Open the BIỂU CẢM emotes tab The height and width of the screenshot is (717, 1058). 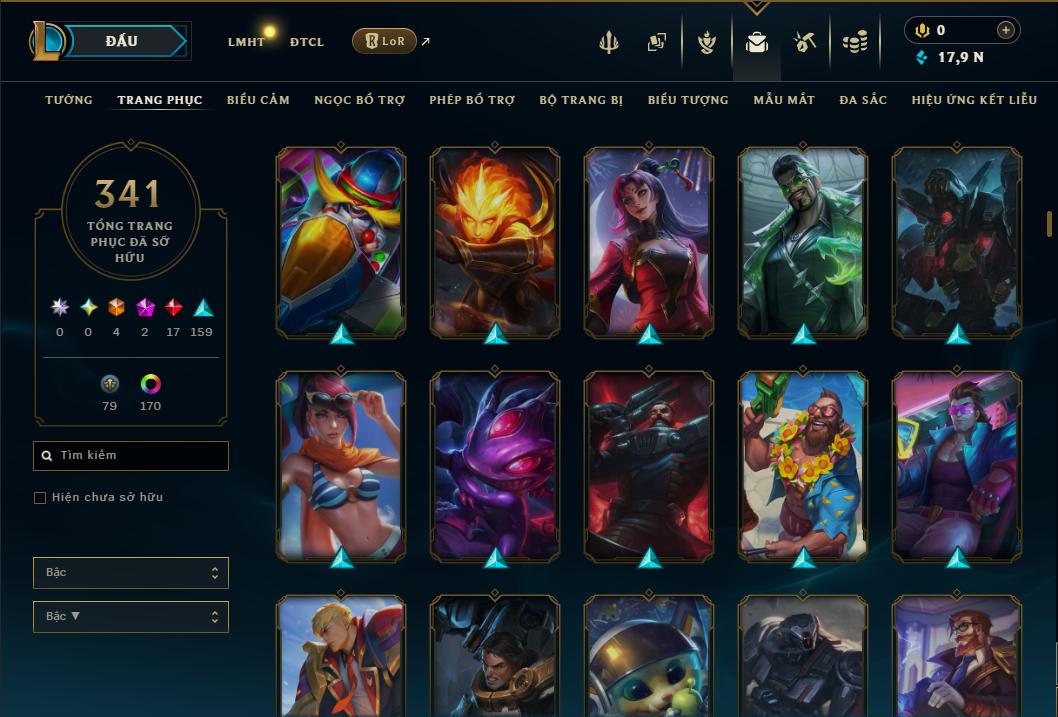[258, 100]
